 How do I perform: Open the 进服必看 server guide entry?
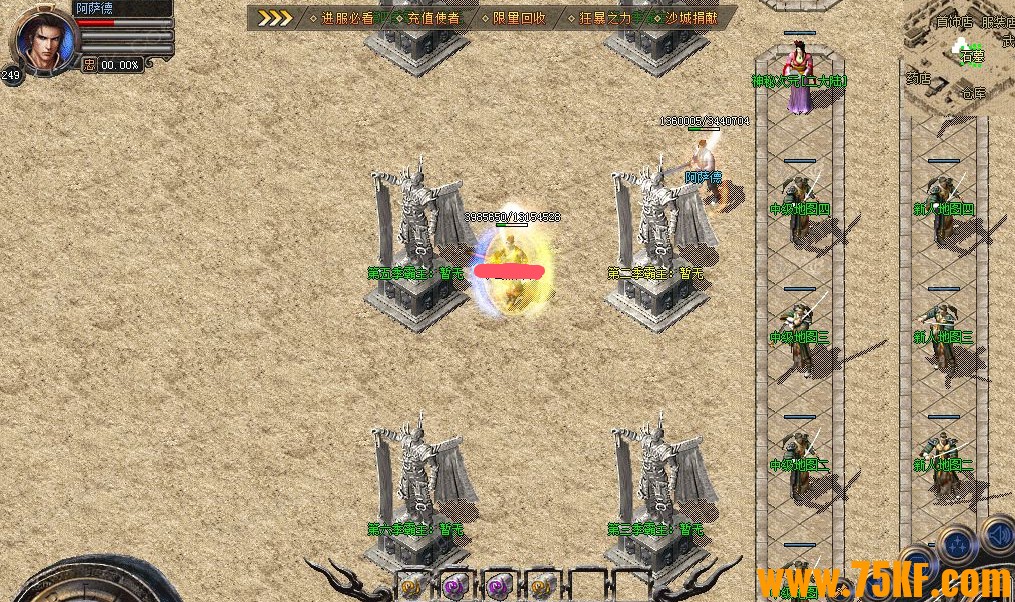(348, 18)
